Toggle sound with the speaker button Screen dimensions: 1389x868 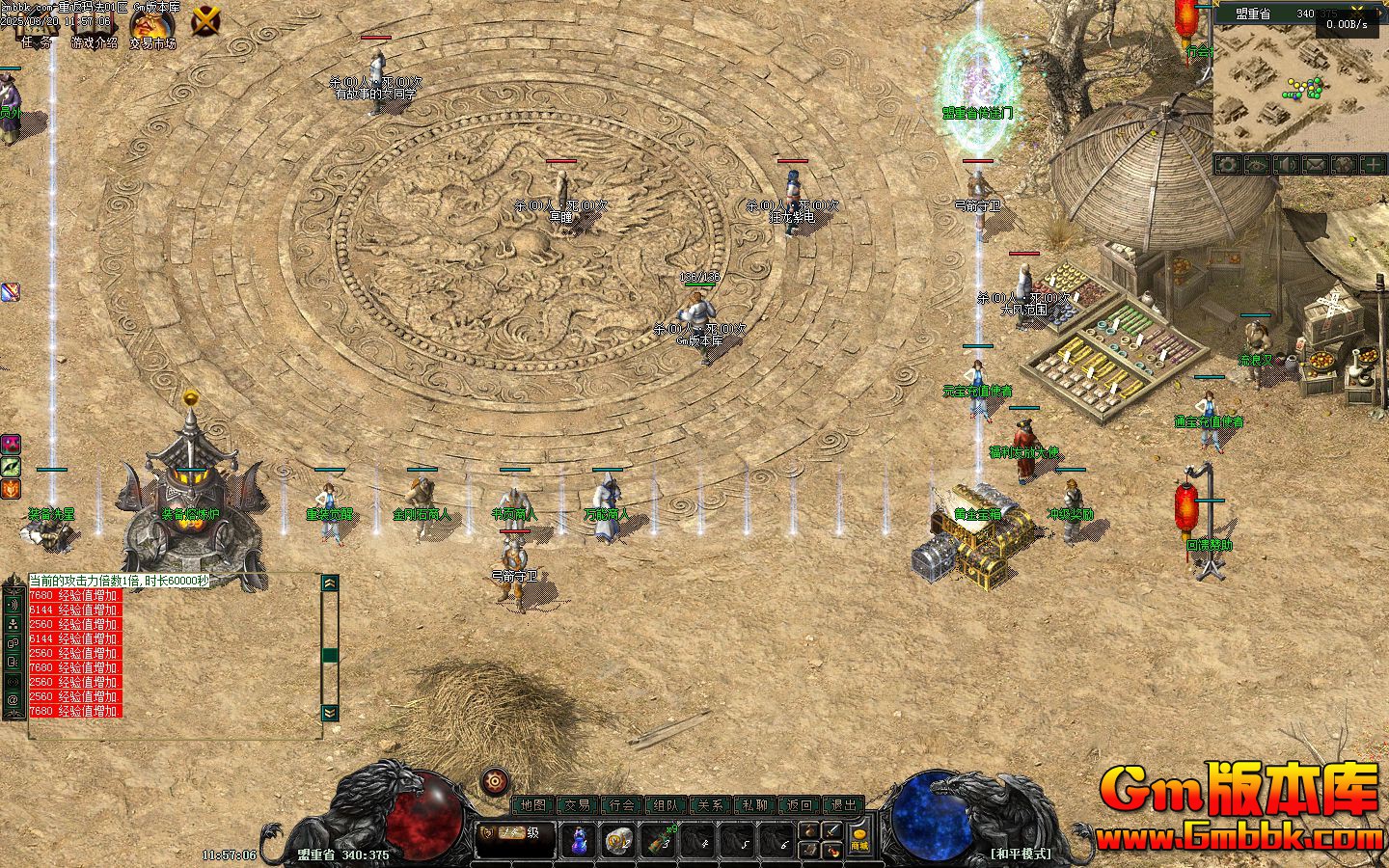tap(1286, 165)
